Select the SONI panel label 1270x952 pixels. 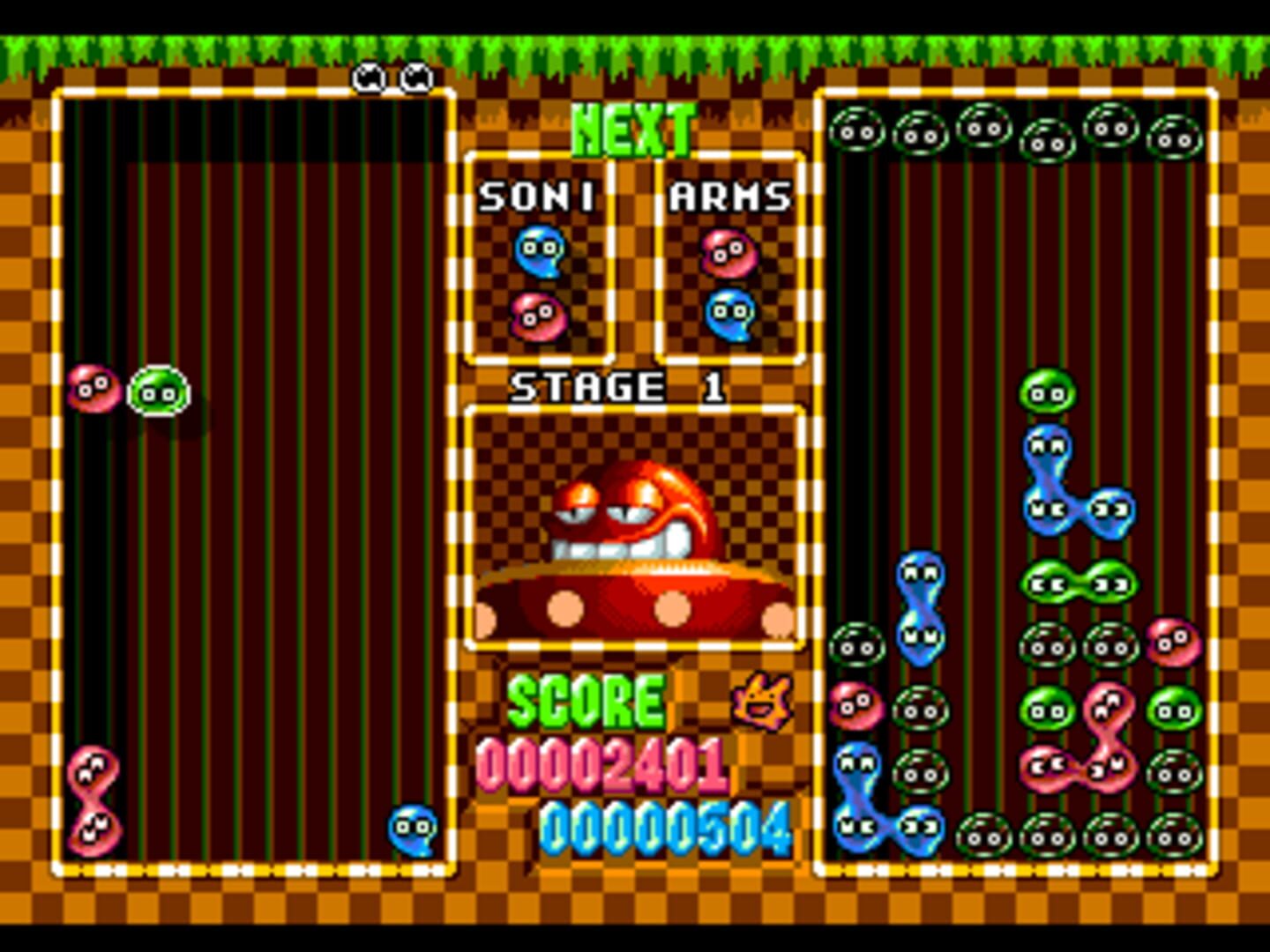(x=535, y=196)
